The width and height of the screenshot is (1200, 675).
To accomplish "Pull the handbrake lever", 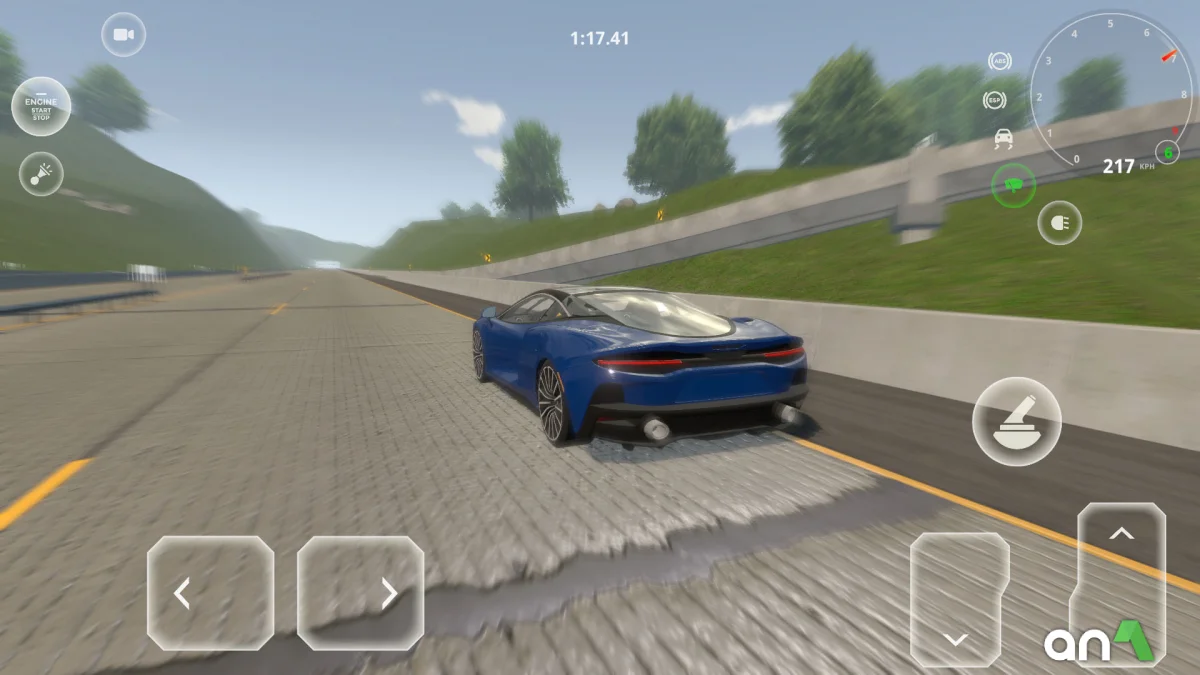I will coord(1016,421).
